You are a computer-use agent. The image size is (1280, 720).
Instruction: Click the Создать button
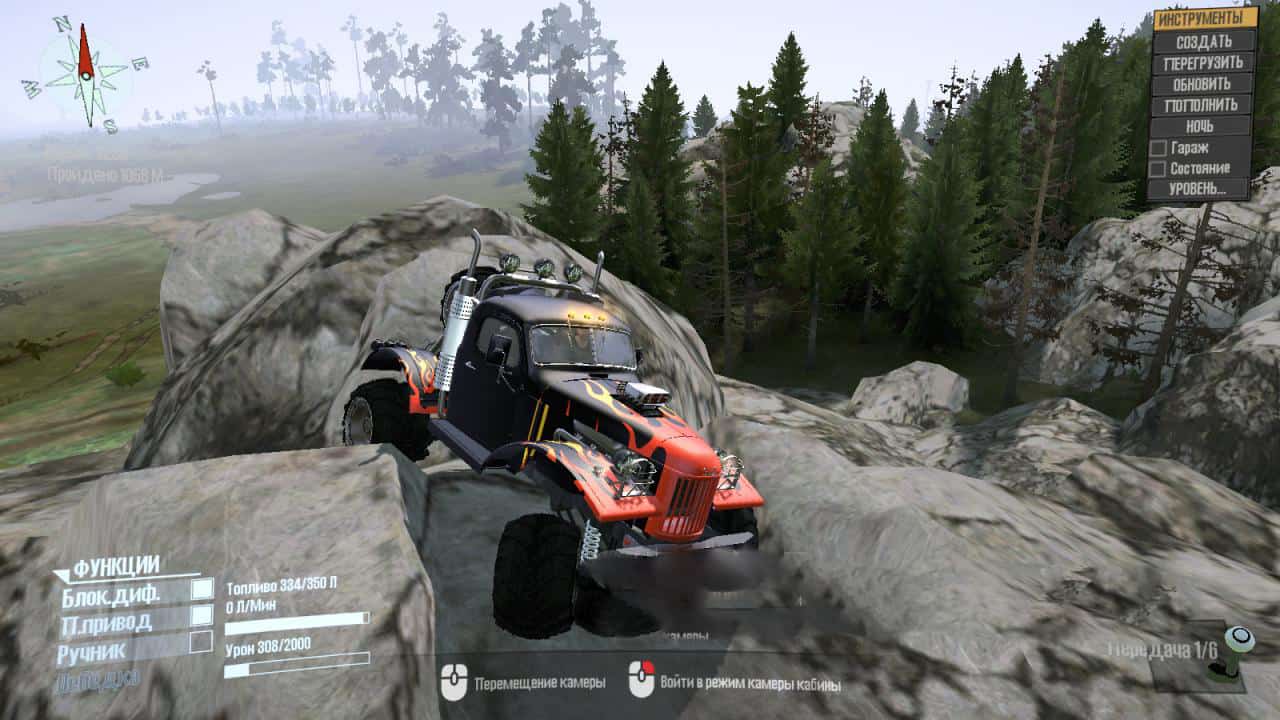click(x=1203, y=41)
